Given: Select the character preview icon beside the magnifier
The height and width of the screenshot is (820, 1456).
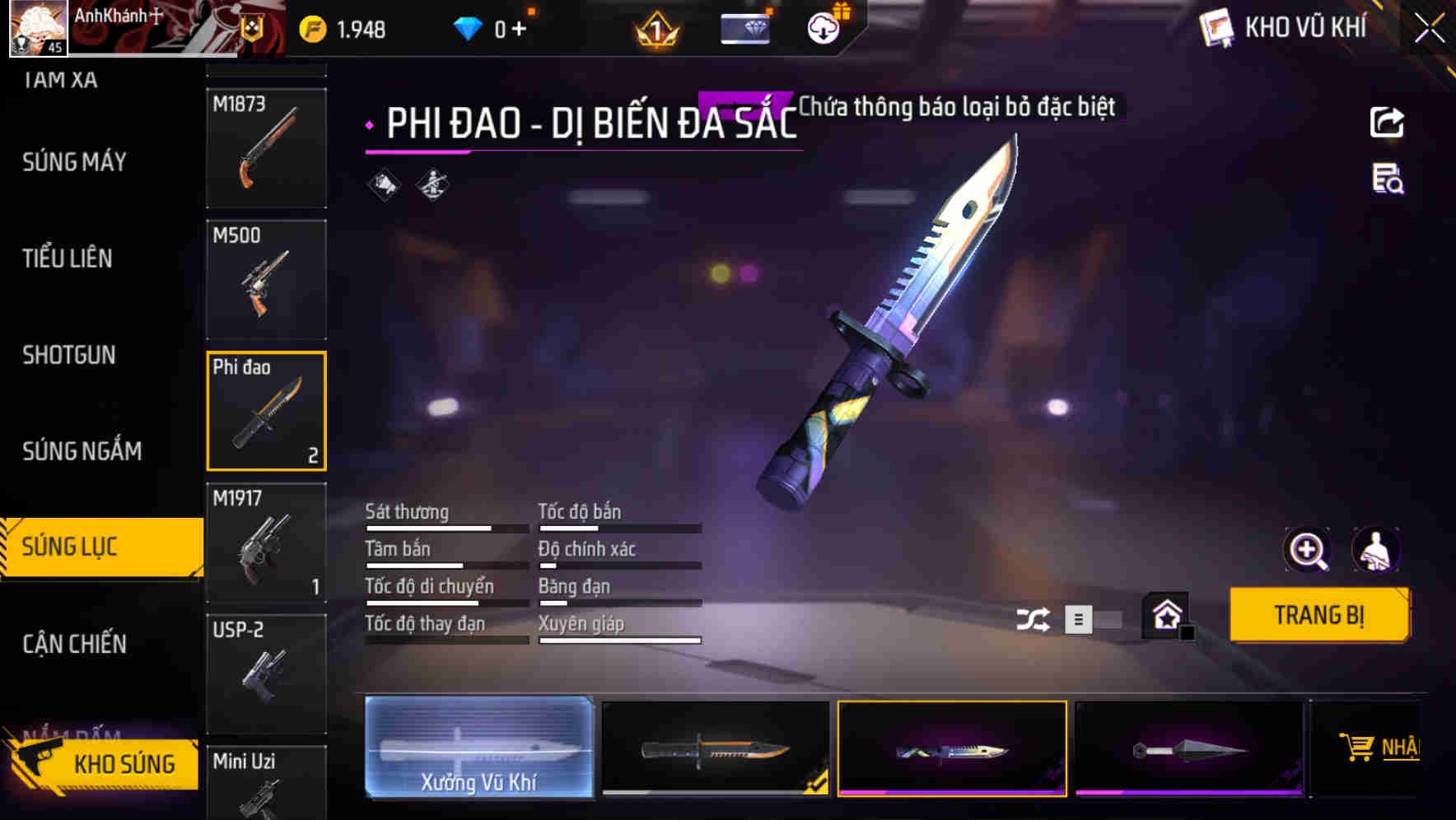Looking at the screenshot, I should [1378, 550].
